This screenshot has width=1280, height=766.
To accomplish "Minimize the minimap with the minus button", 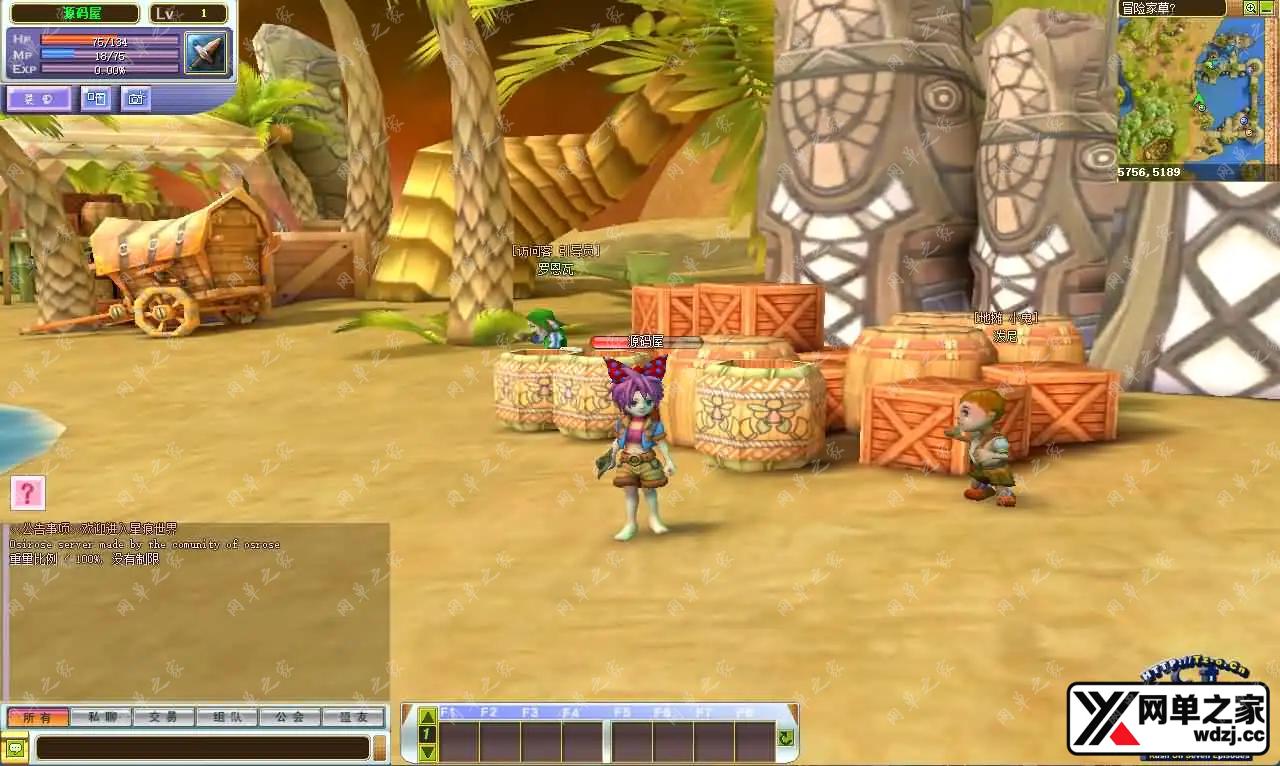I will tap(1267, 8).
